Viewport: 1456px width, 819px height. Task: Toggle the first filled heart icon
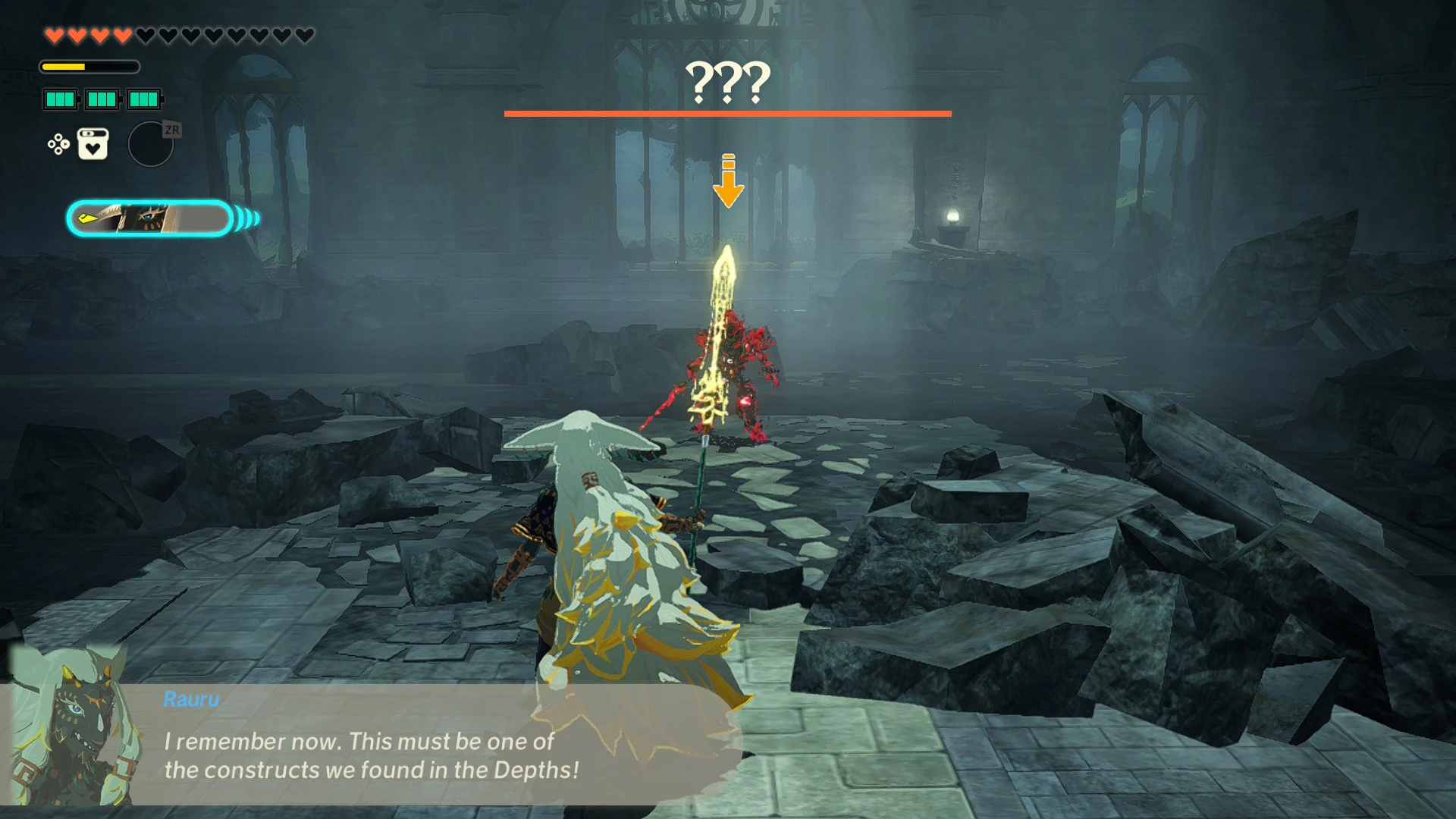(53, 33)
